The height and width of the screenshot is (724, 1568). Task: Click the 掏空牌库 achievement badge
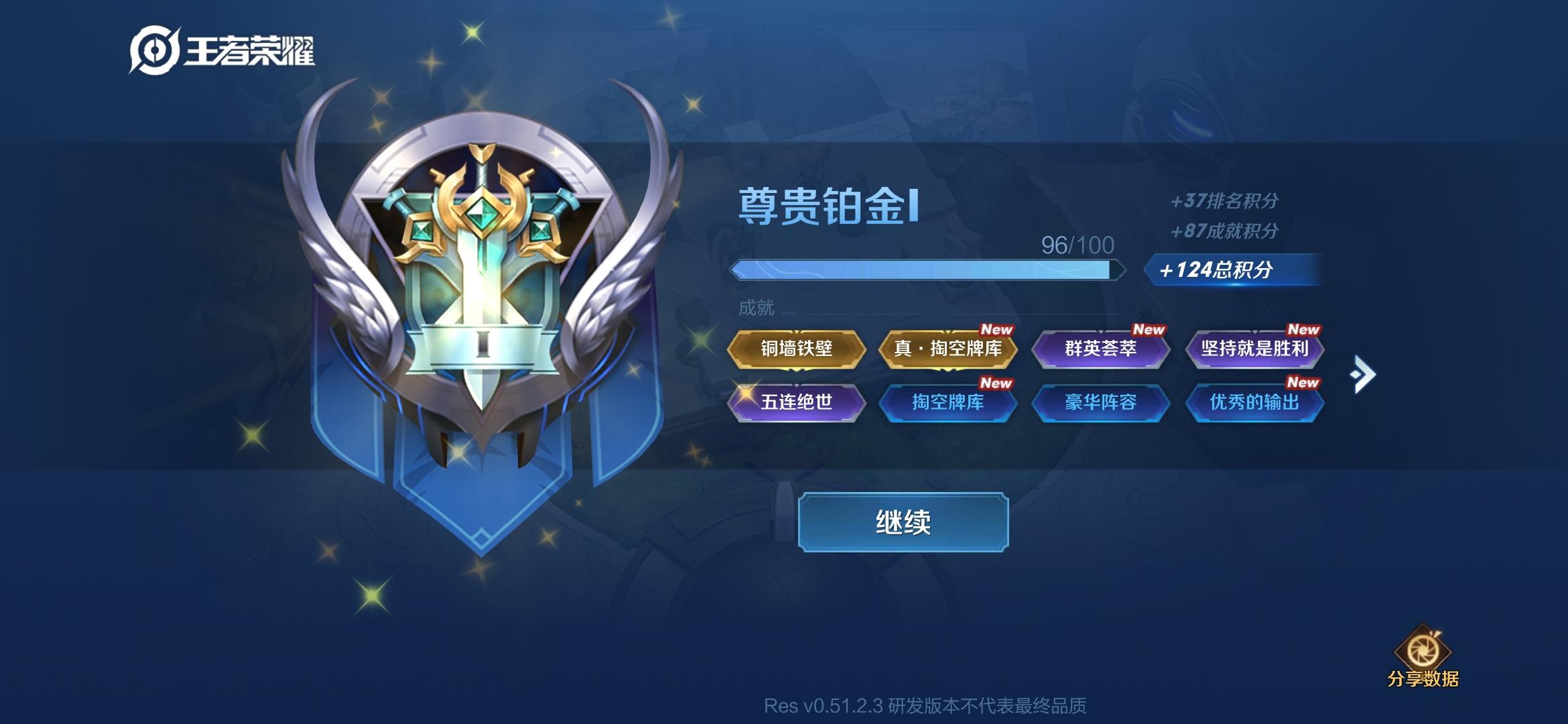950,403
